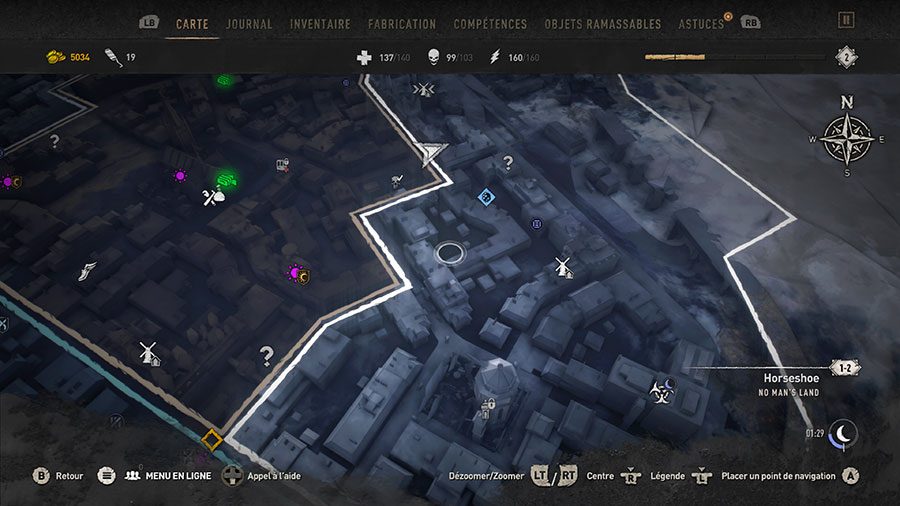Select the windmill marker inside the white border
Screen dimensions: 900x506
coord(563,266)
